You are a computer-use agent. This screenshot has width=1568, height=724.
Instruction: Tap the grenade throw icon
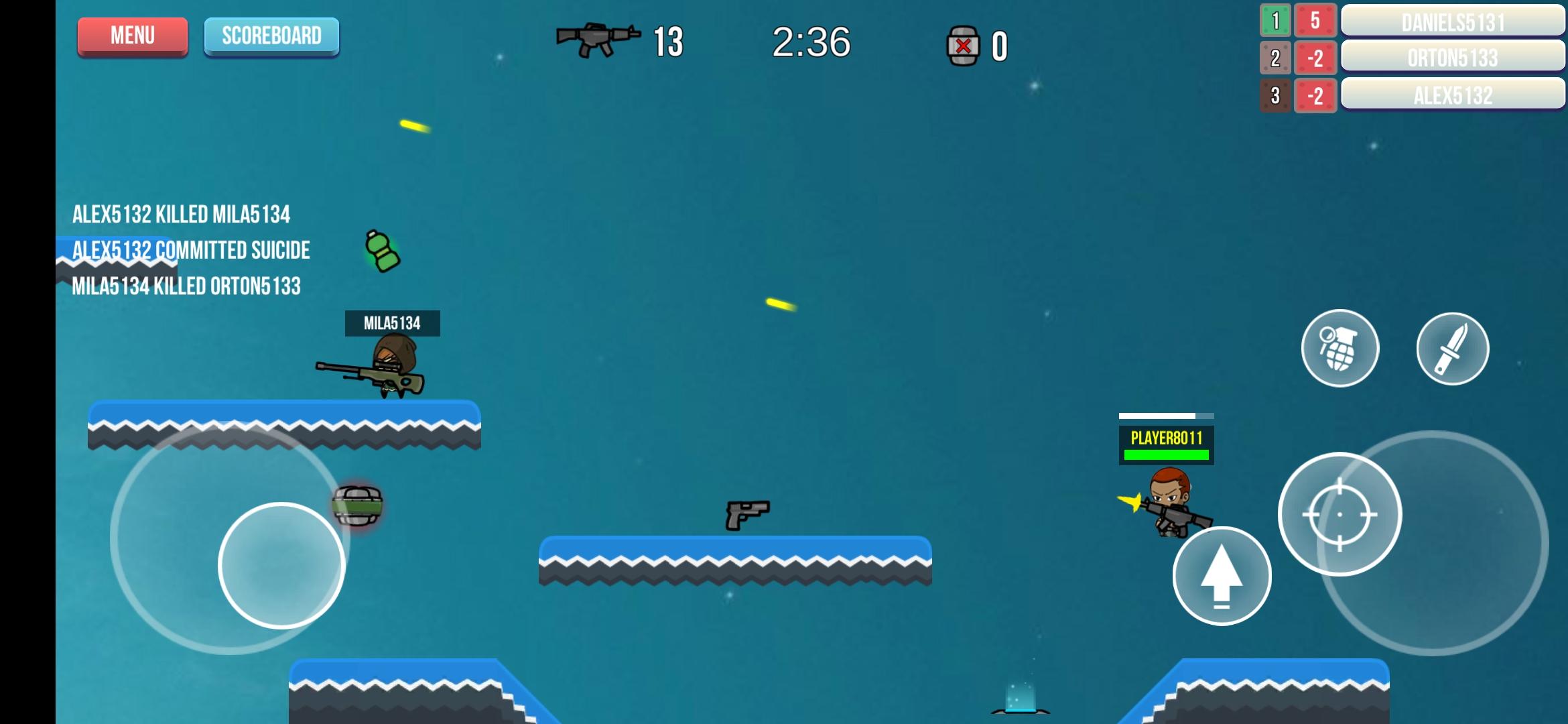tap(1339, 349)
